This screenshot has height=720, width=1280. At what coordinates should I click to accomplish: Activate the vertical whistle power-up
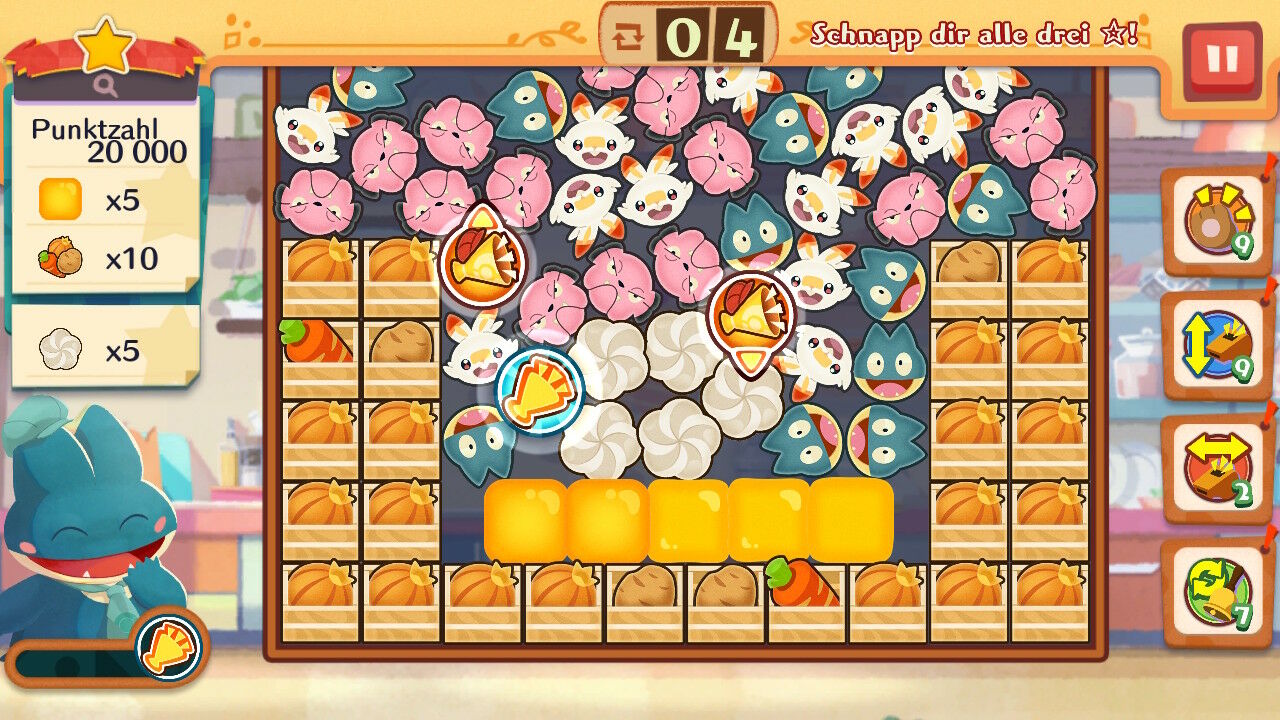click(x=1216, y=345)
